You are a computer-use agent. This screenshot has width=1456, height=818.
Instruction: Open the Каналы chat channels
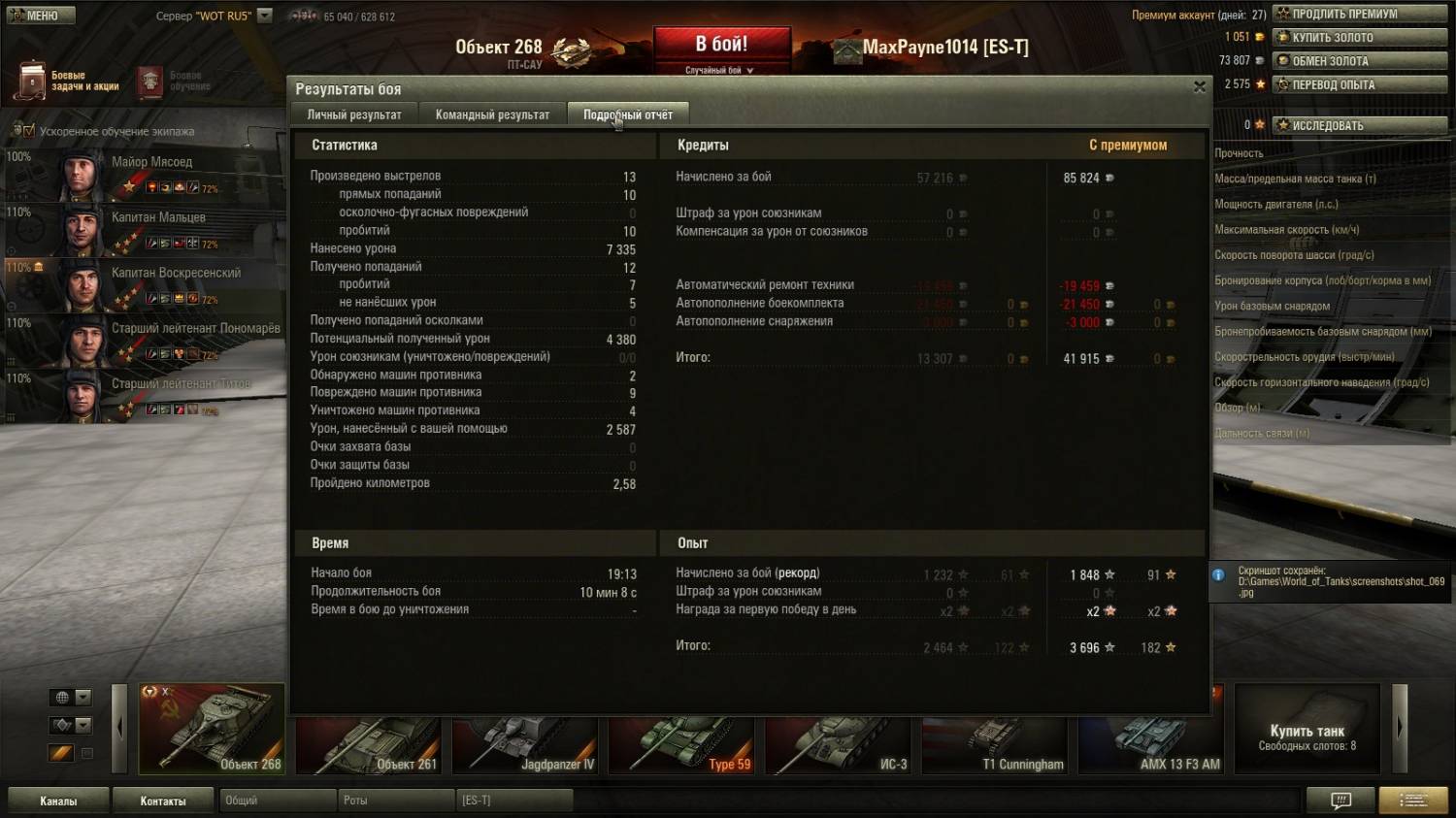(58, 801)
